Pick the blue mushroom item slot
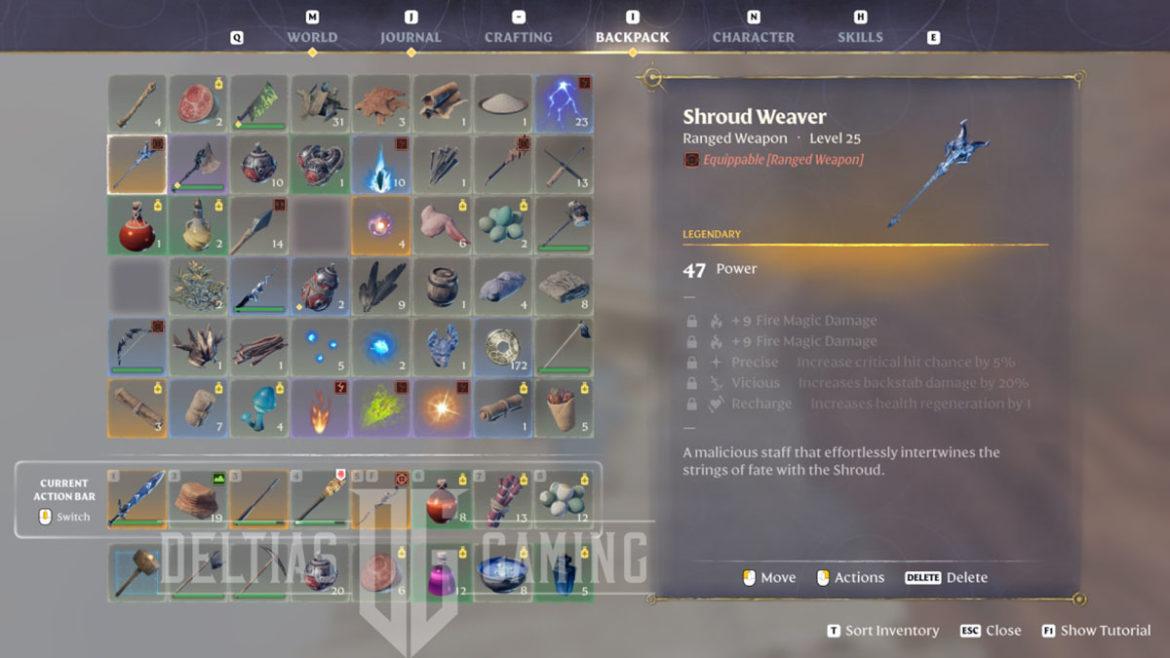 coord(259,409)
